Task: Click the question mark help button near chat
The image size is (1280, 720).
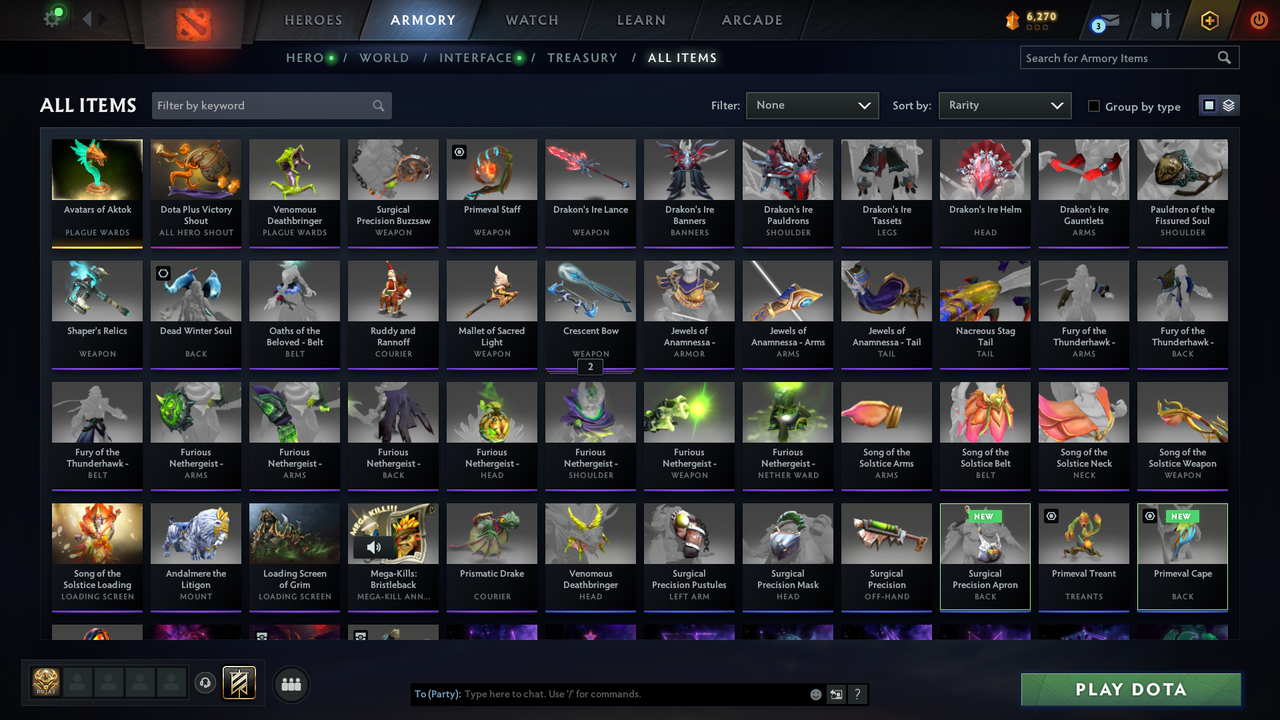Action: (858, 693)
